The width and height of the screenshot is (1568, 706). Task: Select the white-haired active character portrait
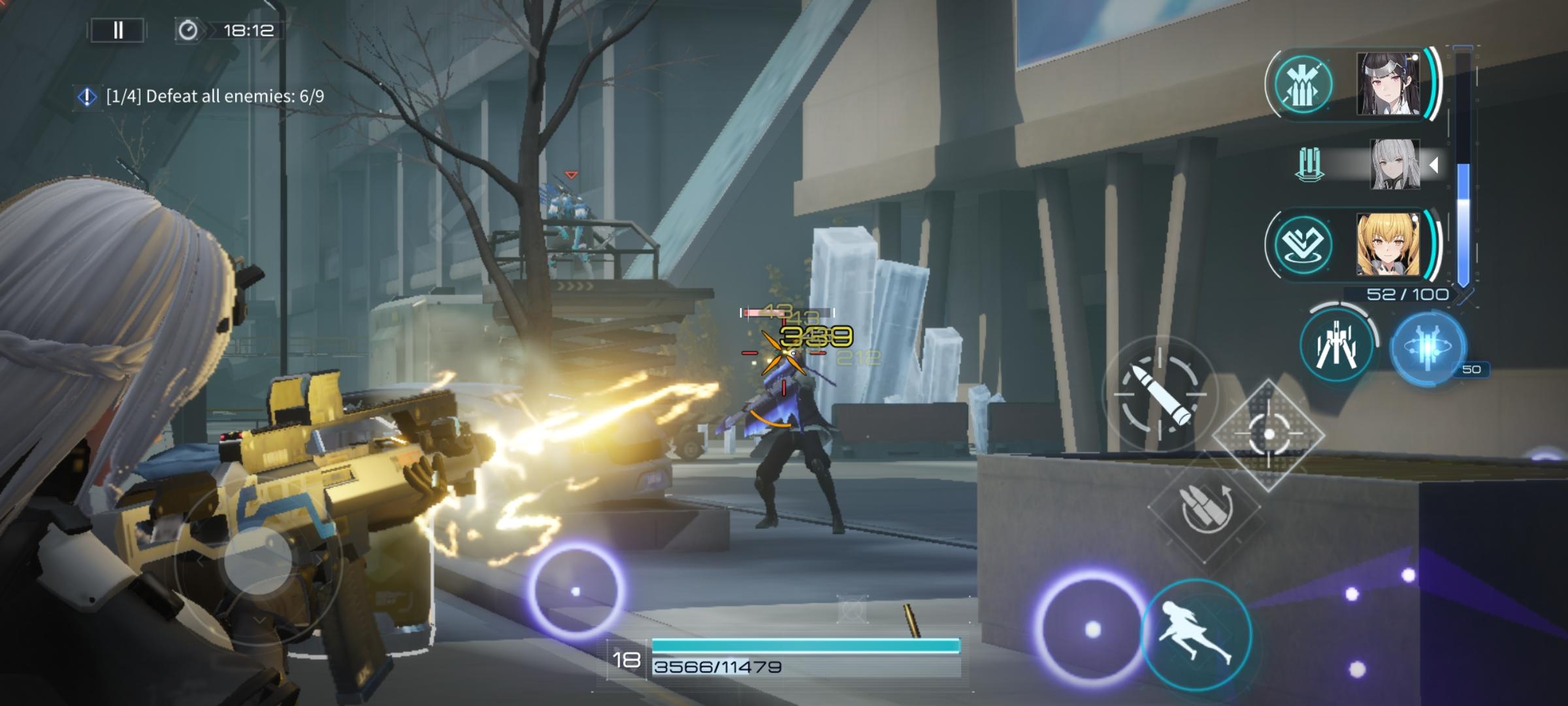1394,164
